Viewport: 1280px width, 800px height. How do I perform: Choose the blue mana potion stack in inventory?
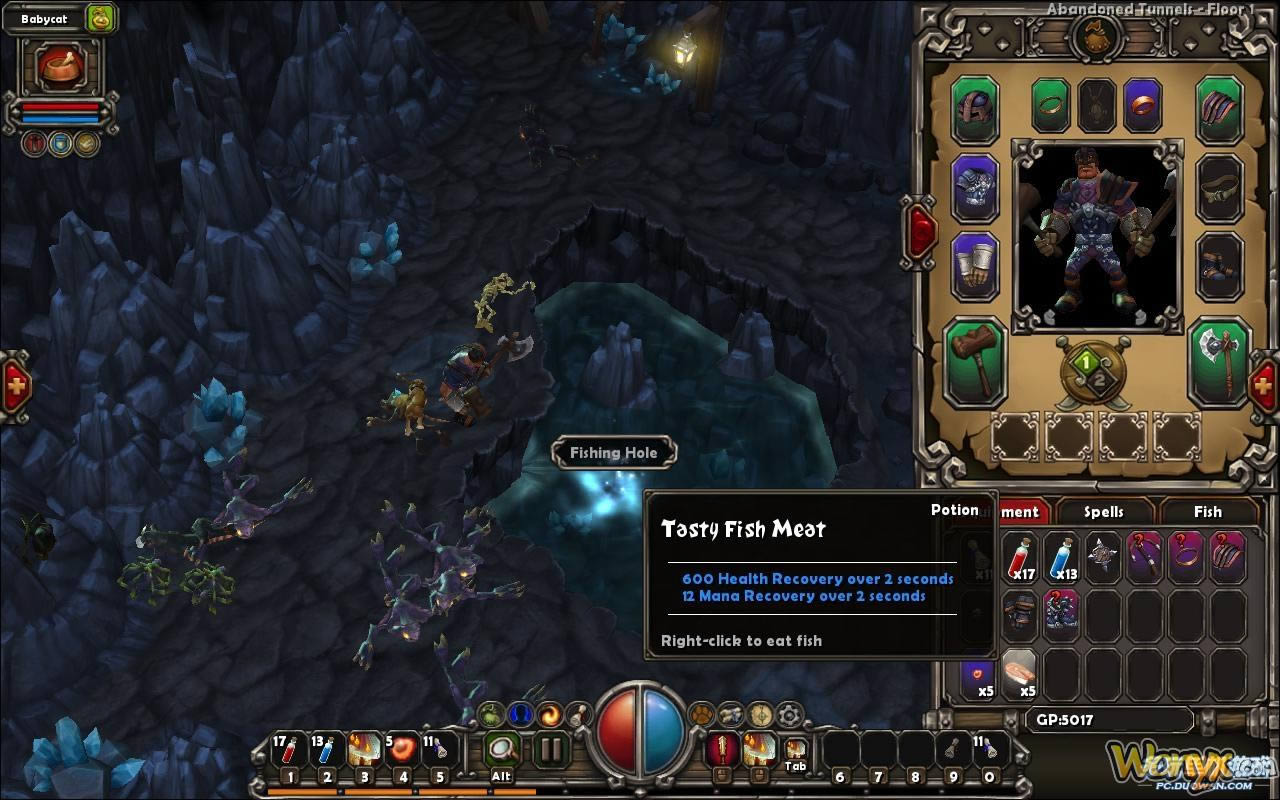tap(1061, 557)
